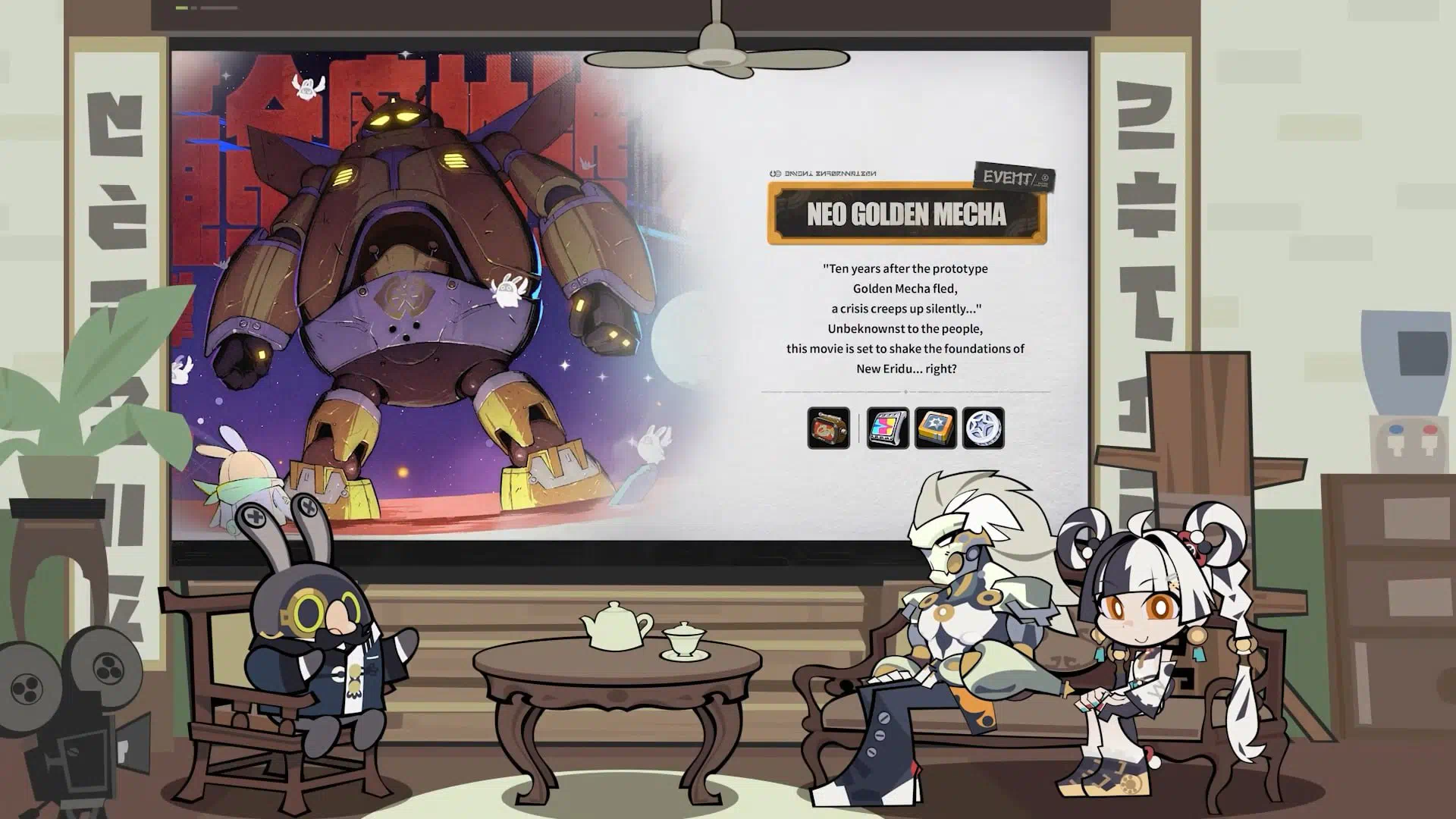Viewport: 1456px width, 819px height.
Task: Open the Neo Golden Mecha event banner
Action: click(906, 215)
